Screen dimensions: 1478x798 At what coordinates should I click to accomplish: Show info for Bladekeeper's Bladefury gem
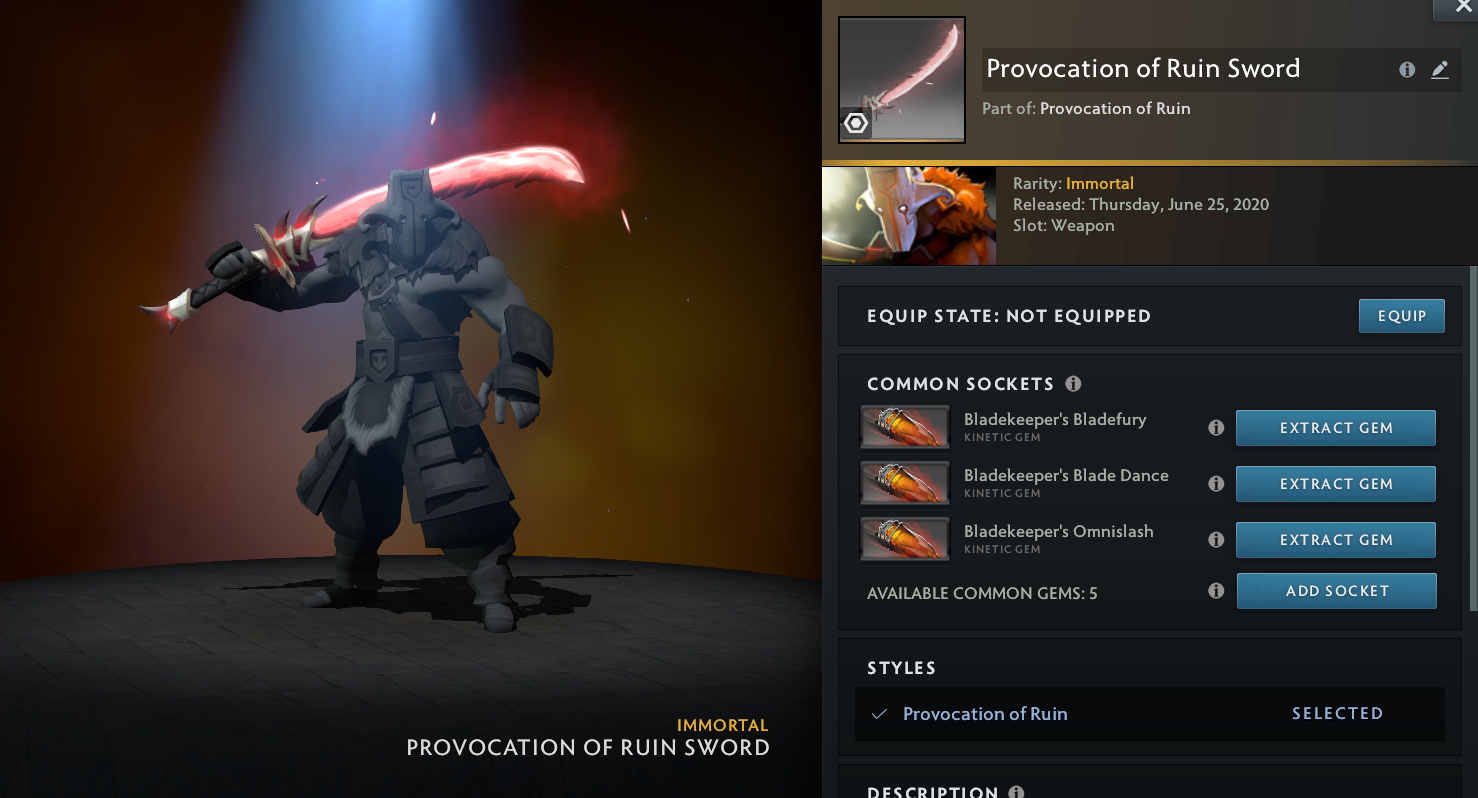pos(1216,428)
